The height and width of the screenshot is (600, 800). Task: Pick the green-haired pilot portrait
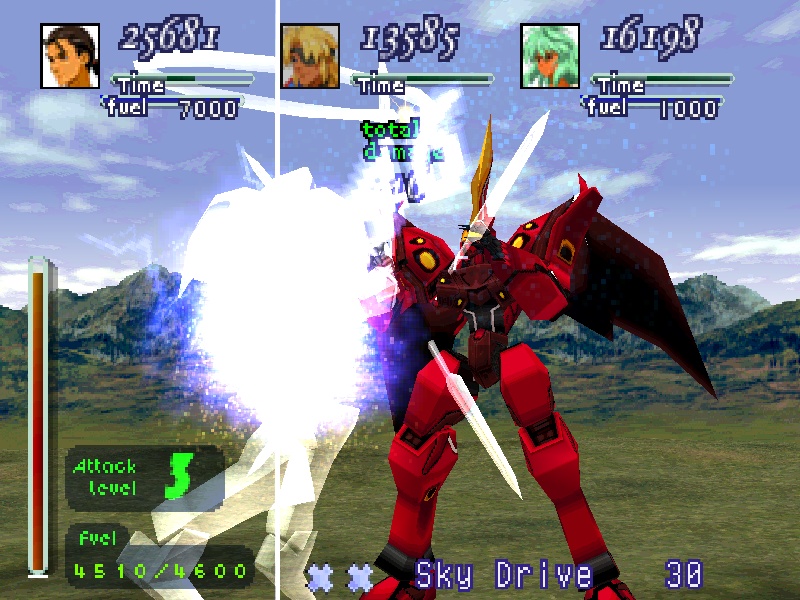pos(550,55)
